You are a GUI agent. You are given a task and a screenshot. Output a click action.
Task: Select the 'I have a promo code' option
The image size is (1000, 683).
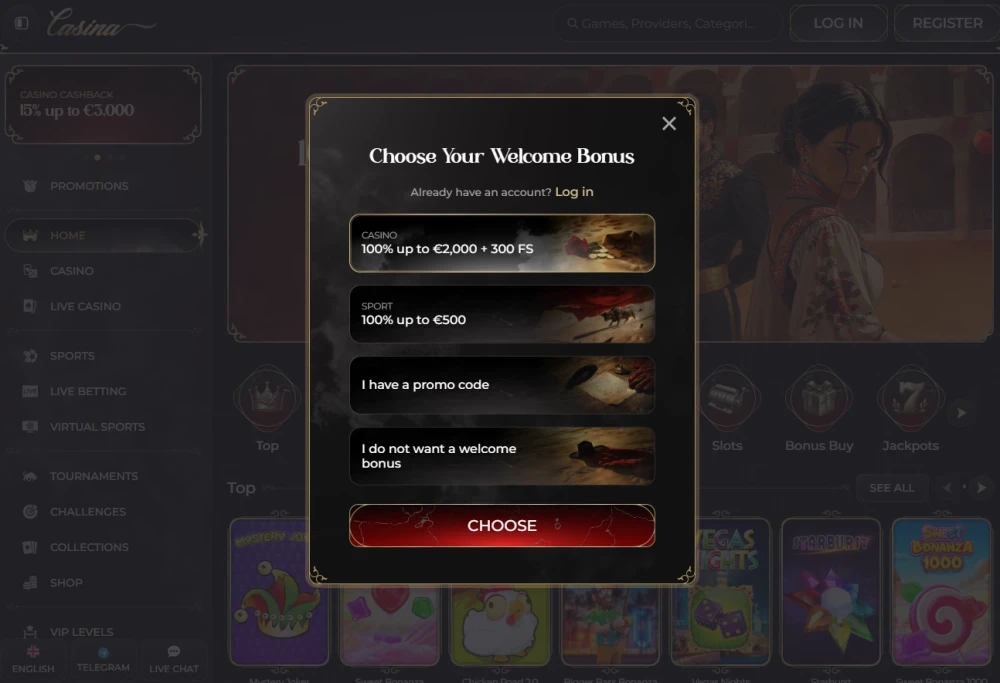click(502, 385)
